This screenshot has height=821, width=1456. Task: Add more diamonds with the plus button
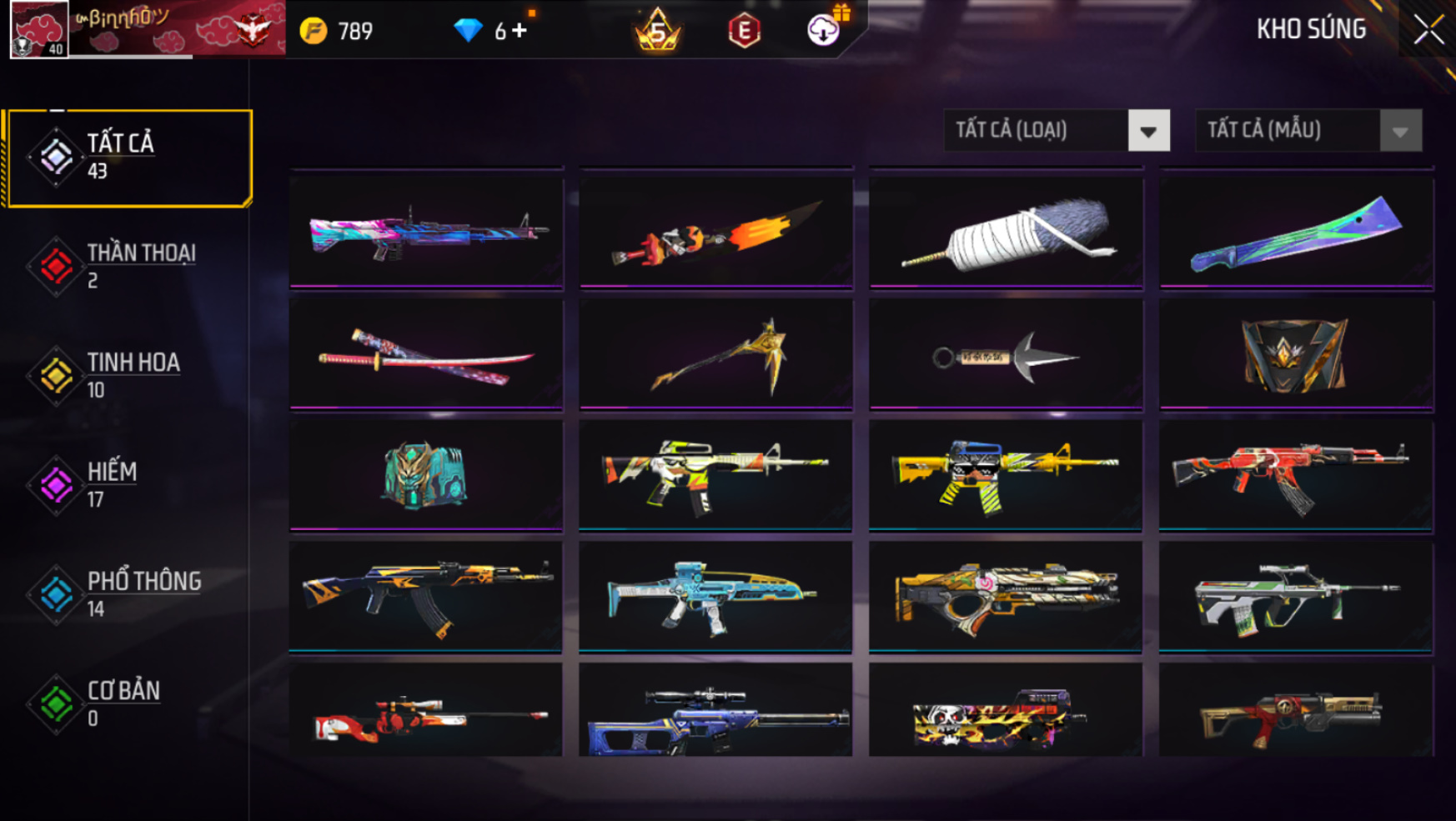point(520,31)
